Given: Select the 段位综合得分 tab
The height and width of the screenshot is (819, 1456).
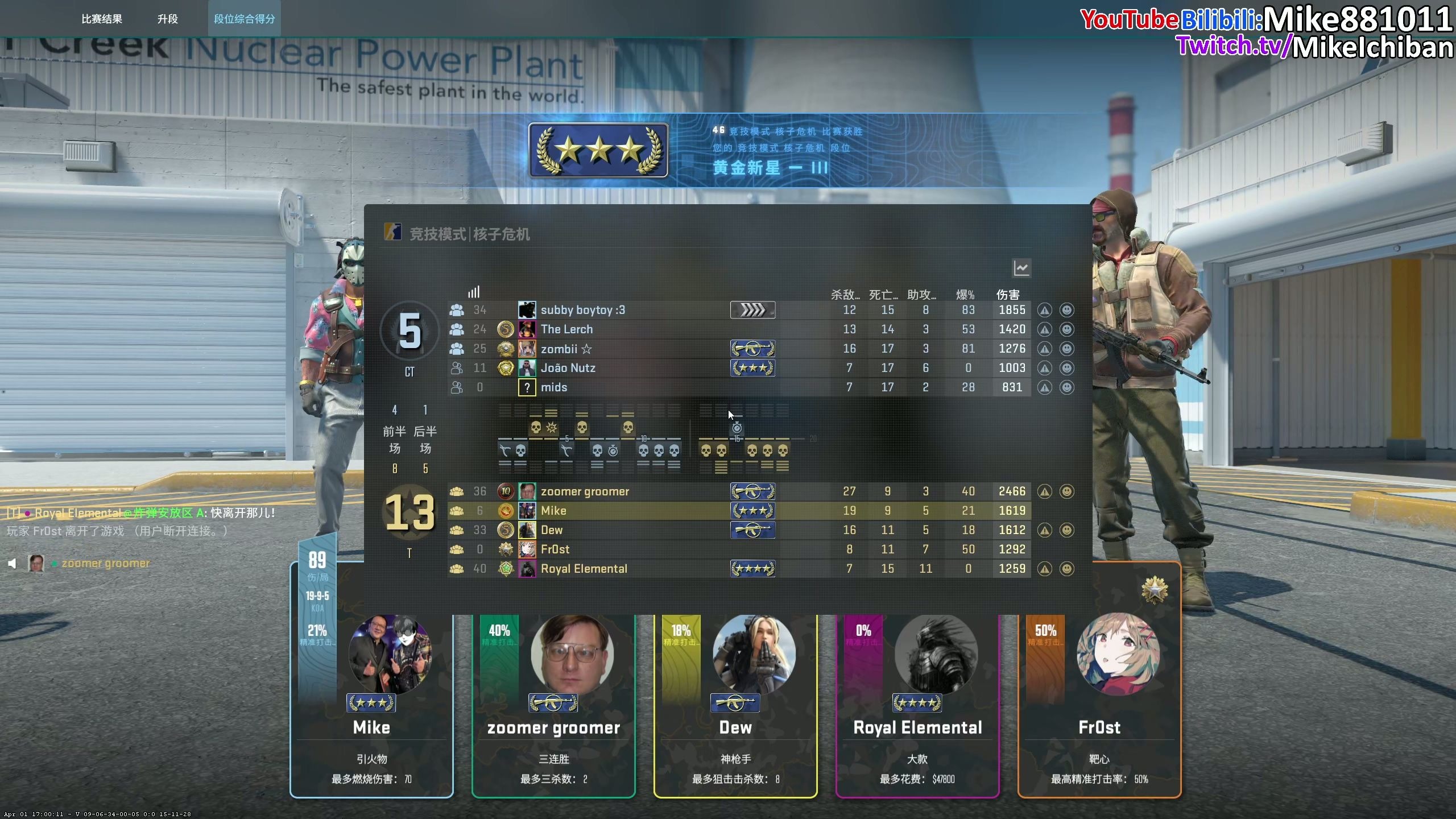Looking at the screenshot, I should (245, 19).
